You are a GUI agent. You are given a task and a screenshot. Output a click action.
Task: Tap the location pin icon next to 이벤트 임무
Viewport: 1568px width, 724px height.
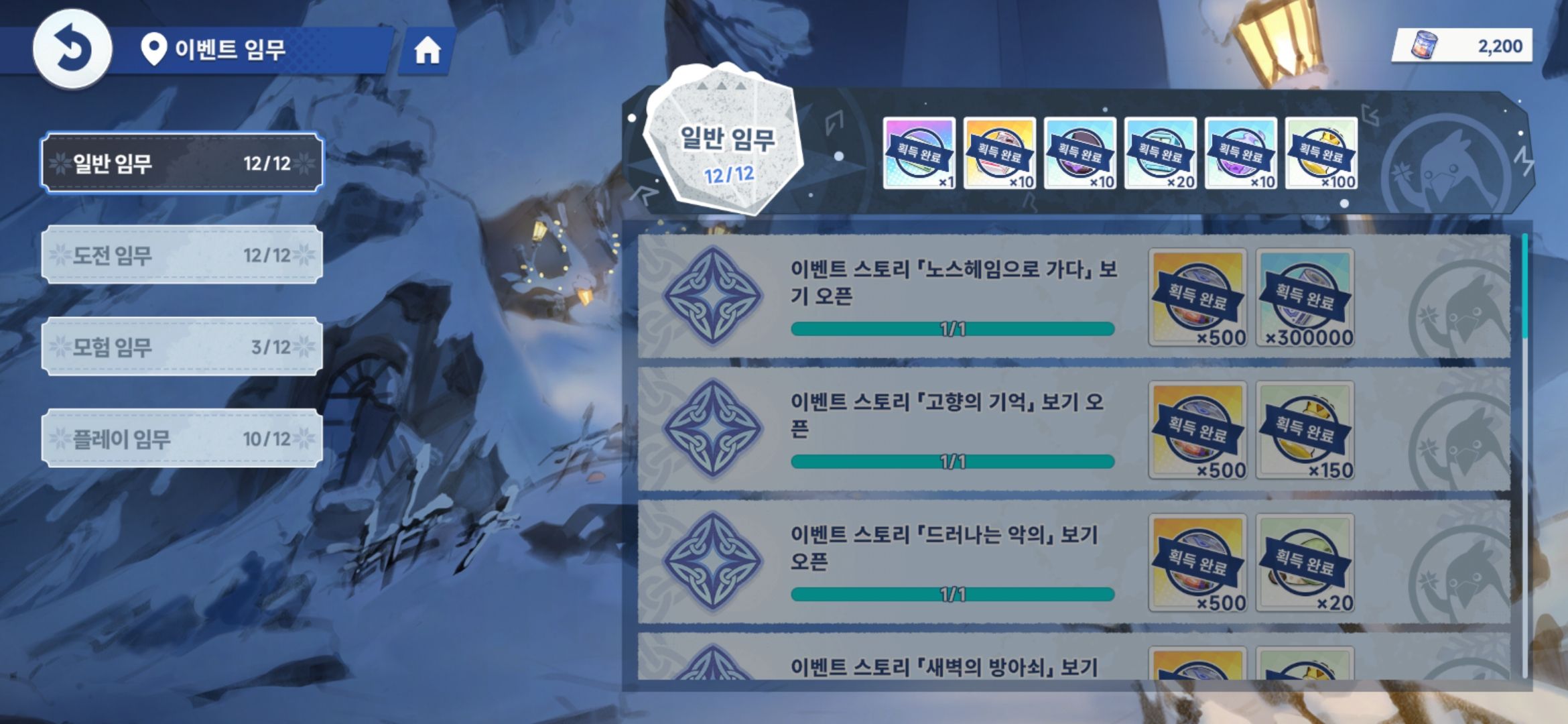click(155, 47)
